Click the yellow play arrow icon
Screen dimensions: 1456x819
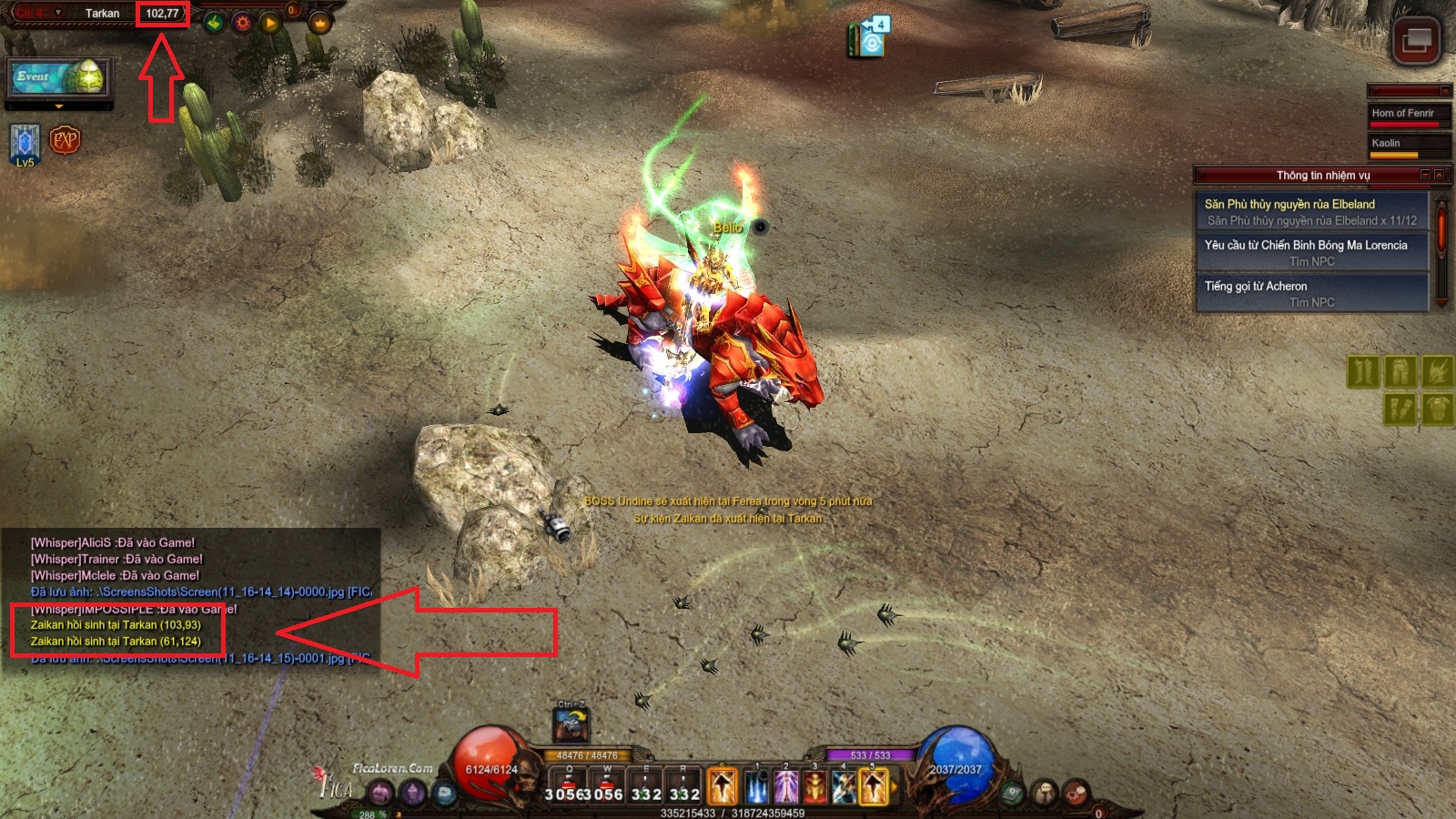269,23
